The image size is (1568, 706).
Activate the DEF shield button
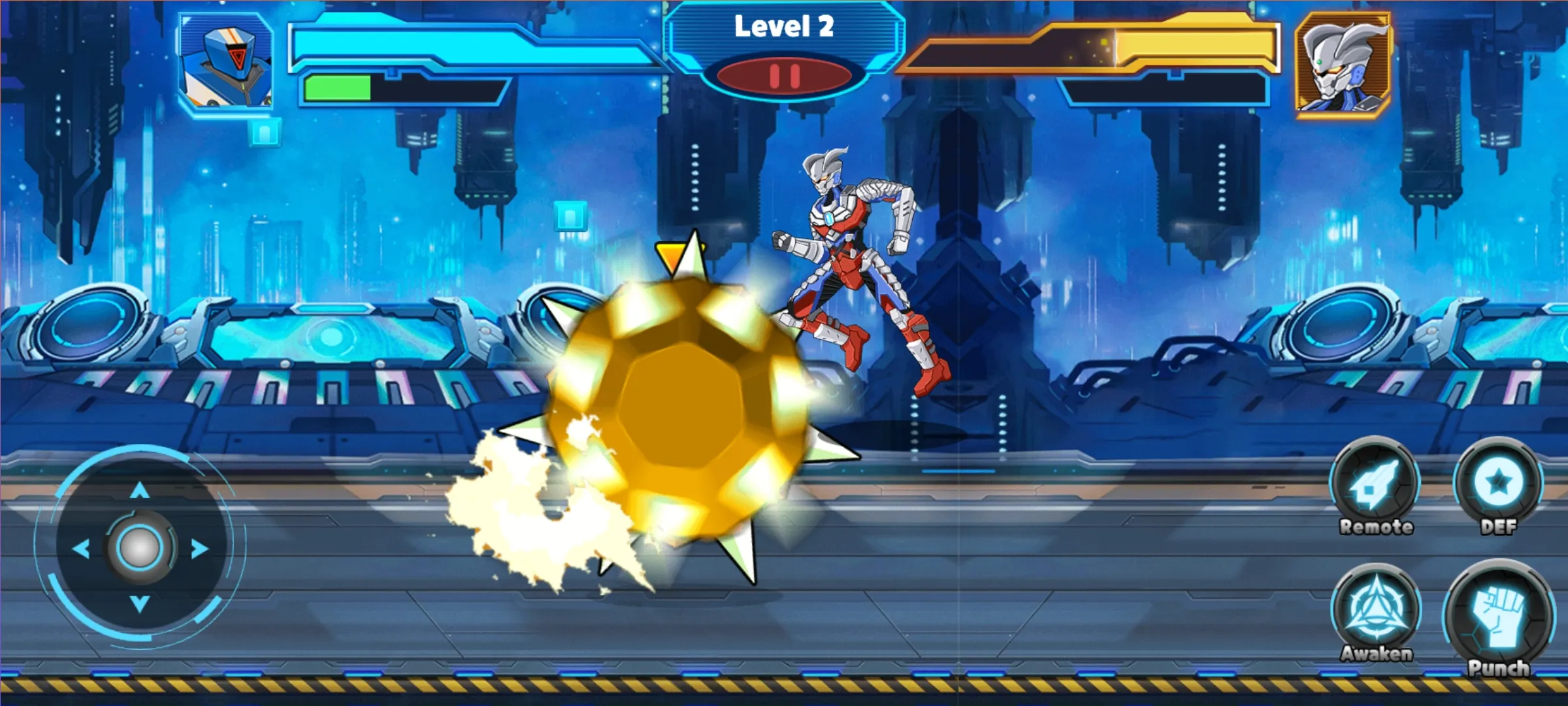click(x=1497, y=483)
